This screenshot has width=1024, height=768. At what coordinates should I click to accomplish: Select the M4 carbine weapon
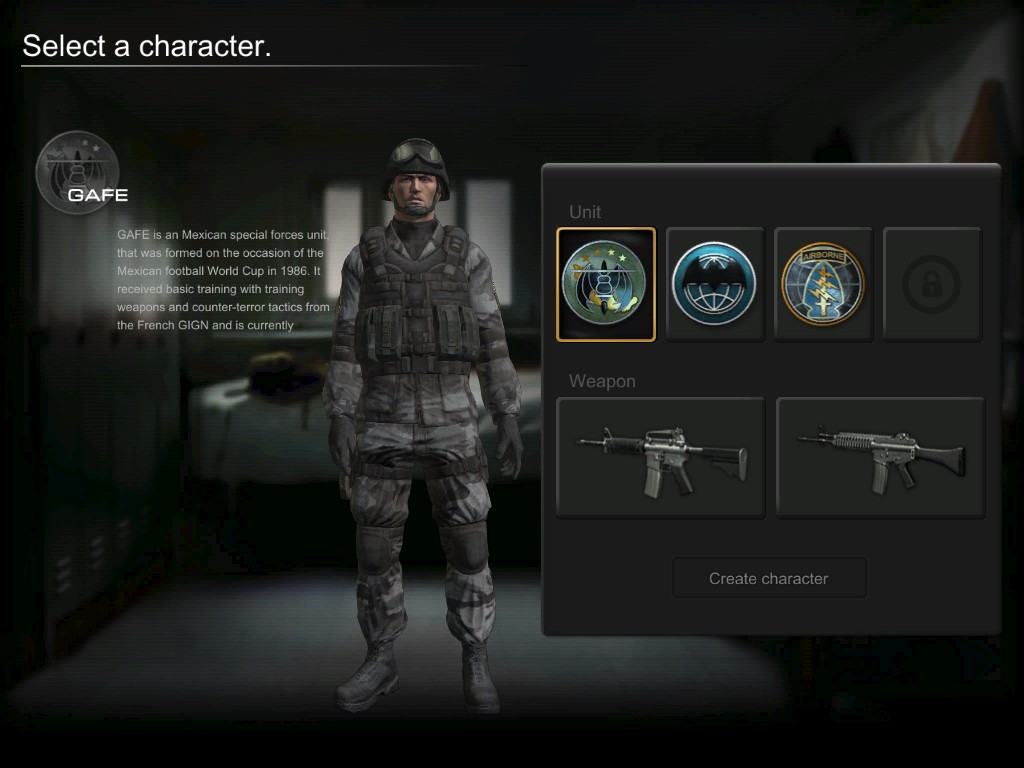coord(660,457)
